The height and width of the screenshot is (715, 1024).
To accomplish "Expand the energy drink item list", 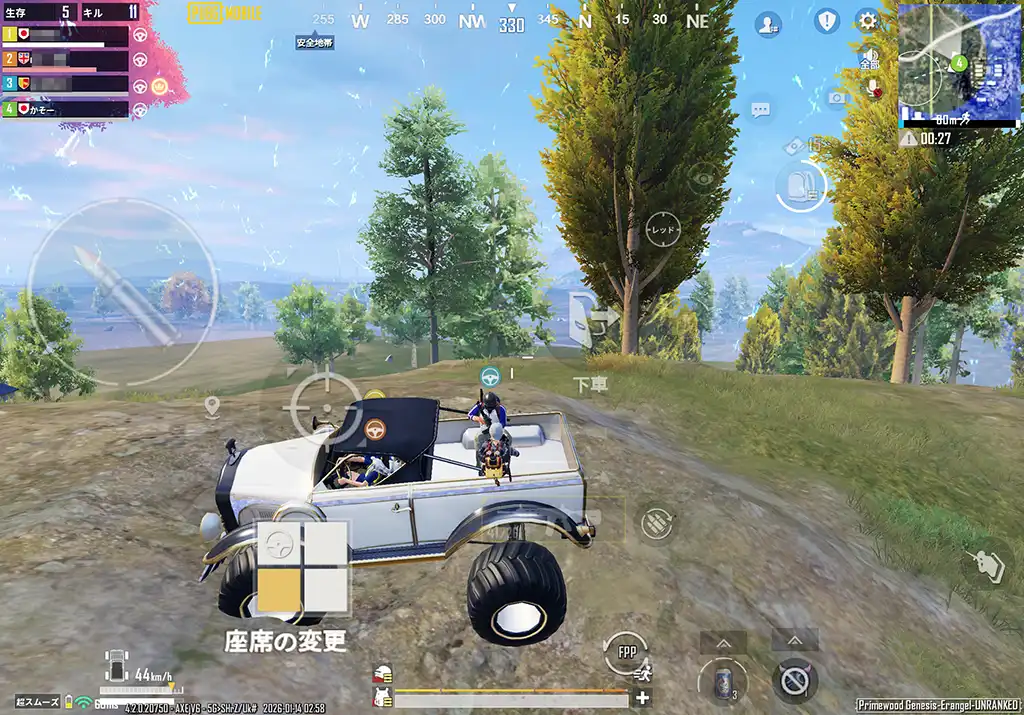I will tap(722, 642).
